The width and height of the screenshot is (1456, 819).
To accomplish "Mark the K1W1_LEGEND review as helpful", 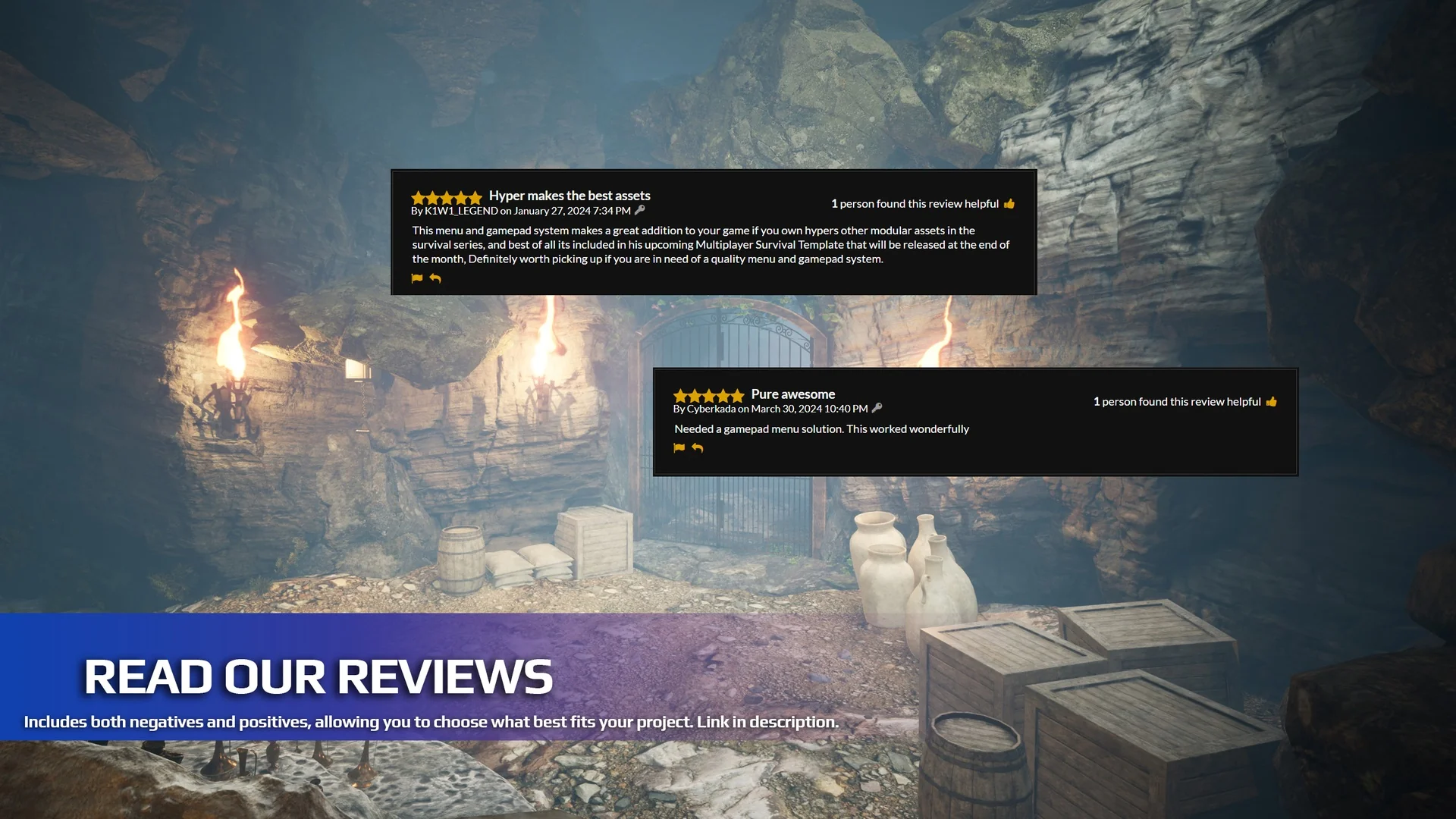I will tap(1009, 203).
